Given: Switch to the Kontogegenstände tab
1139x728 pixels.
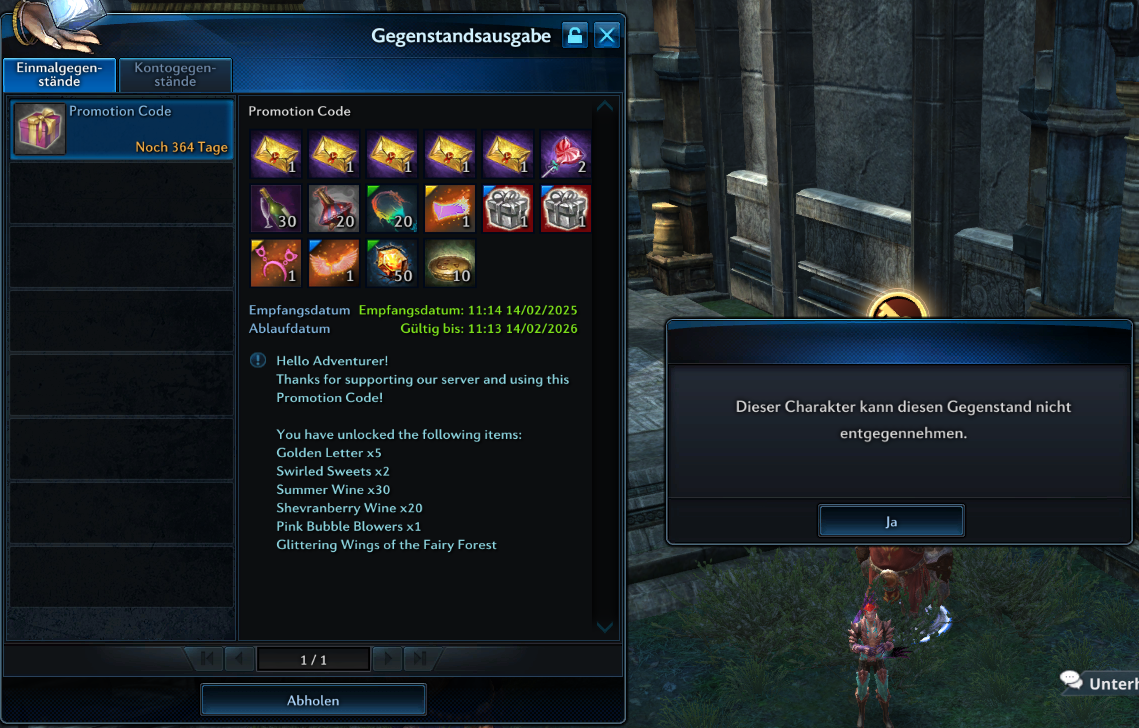Looking at the screenshot, I should point(175,75).
